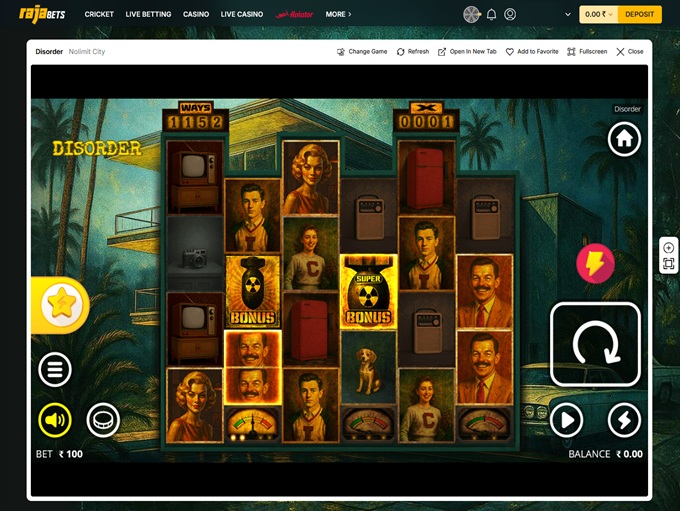Click the yellow Deposit button
The height and width of the screenshot is (511, 680).
(639, 14)
